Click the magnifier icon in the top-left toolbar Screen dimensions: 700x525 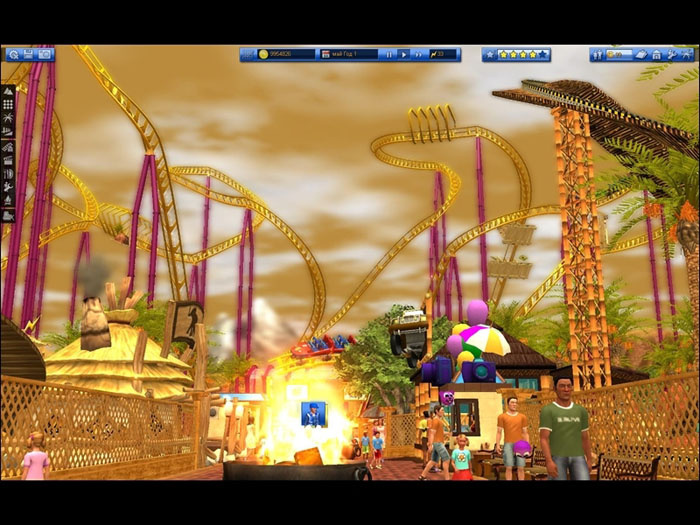pos(12,54)
